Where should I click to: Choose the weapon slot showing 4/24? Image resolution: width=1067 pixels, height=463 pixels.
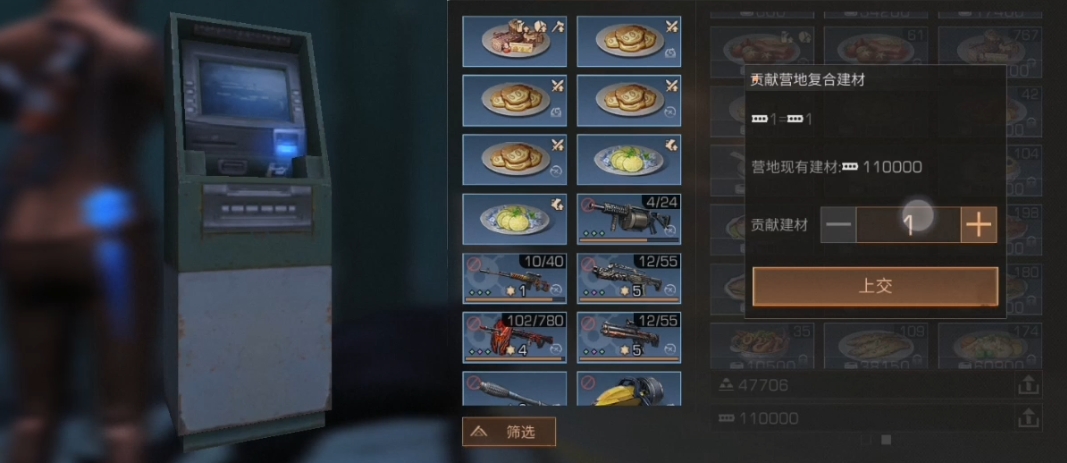click(629, 219)
